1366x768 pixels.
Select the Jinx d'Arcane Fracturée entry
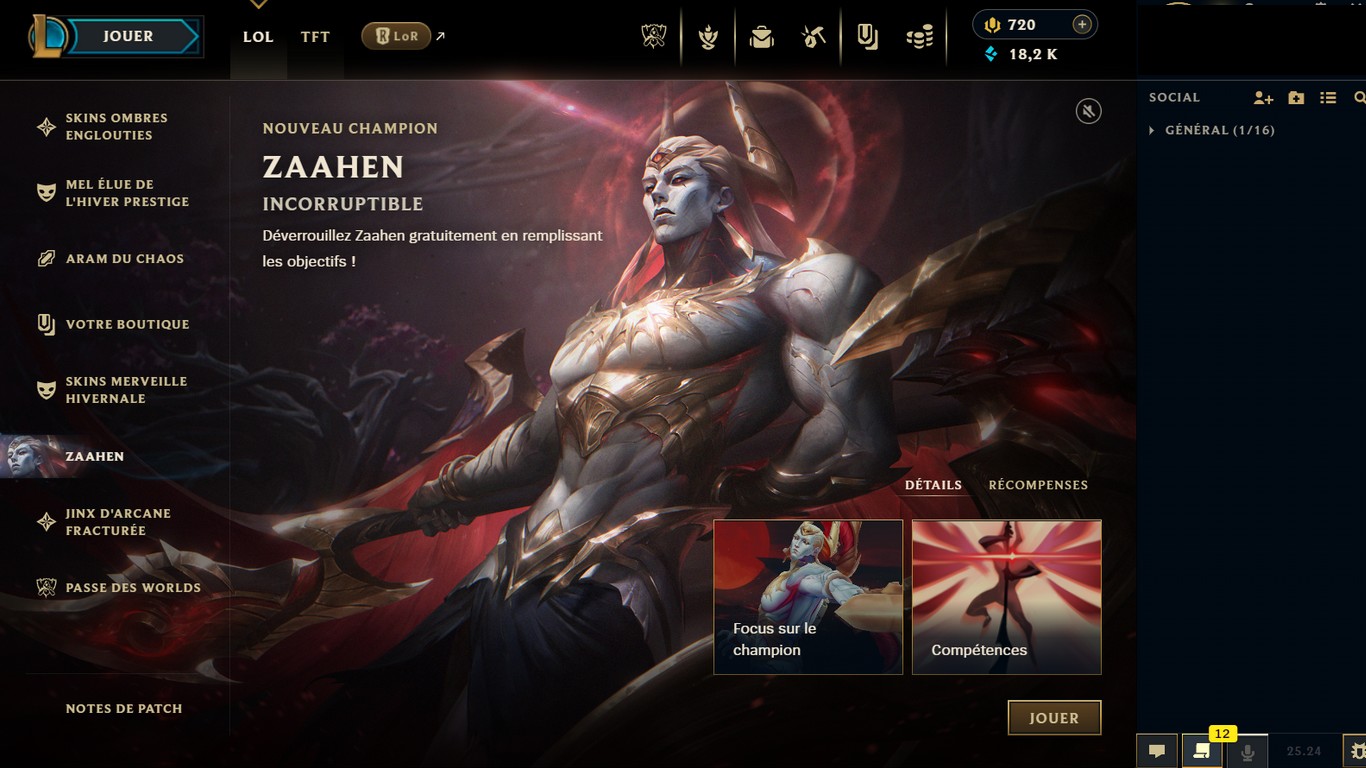click(118, 522)
